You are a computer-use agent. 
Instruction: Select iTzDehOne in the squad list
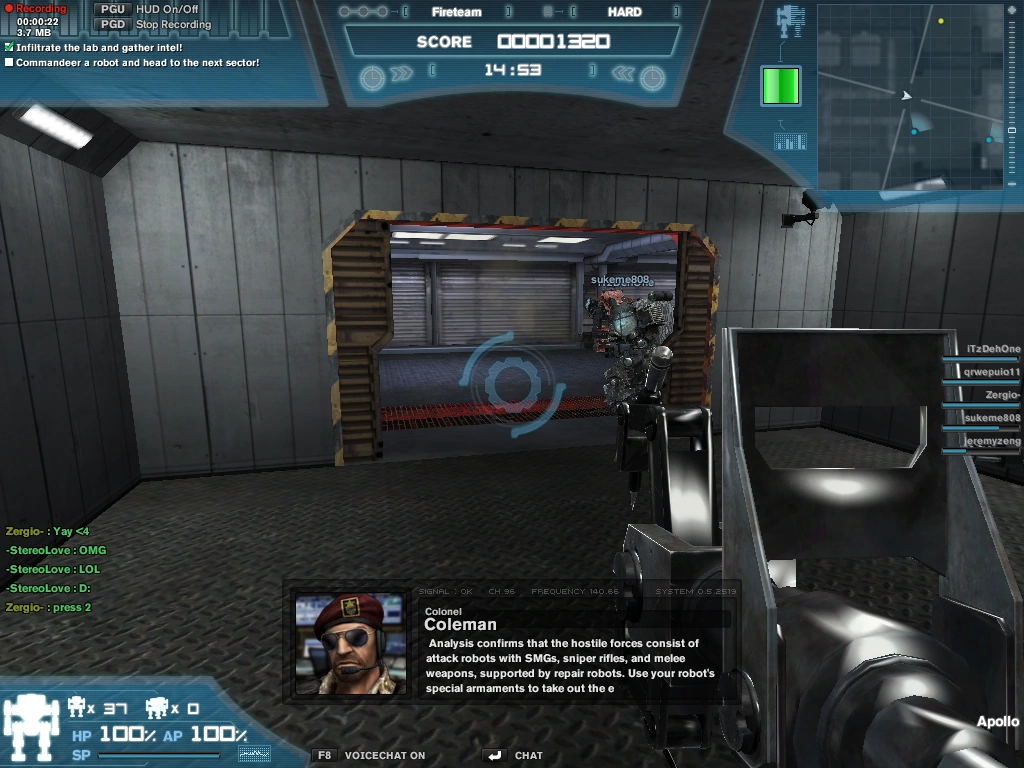992,349
